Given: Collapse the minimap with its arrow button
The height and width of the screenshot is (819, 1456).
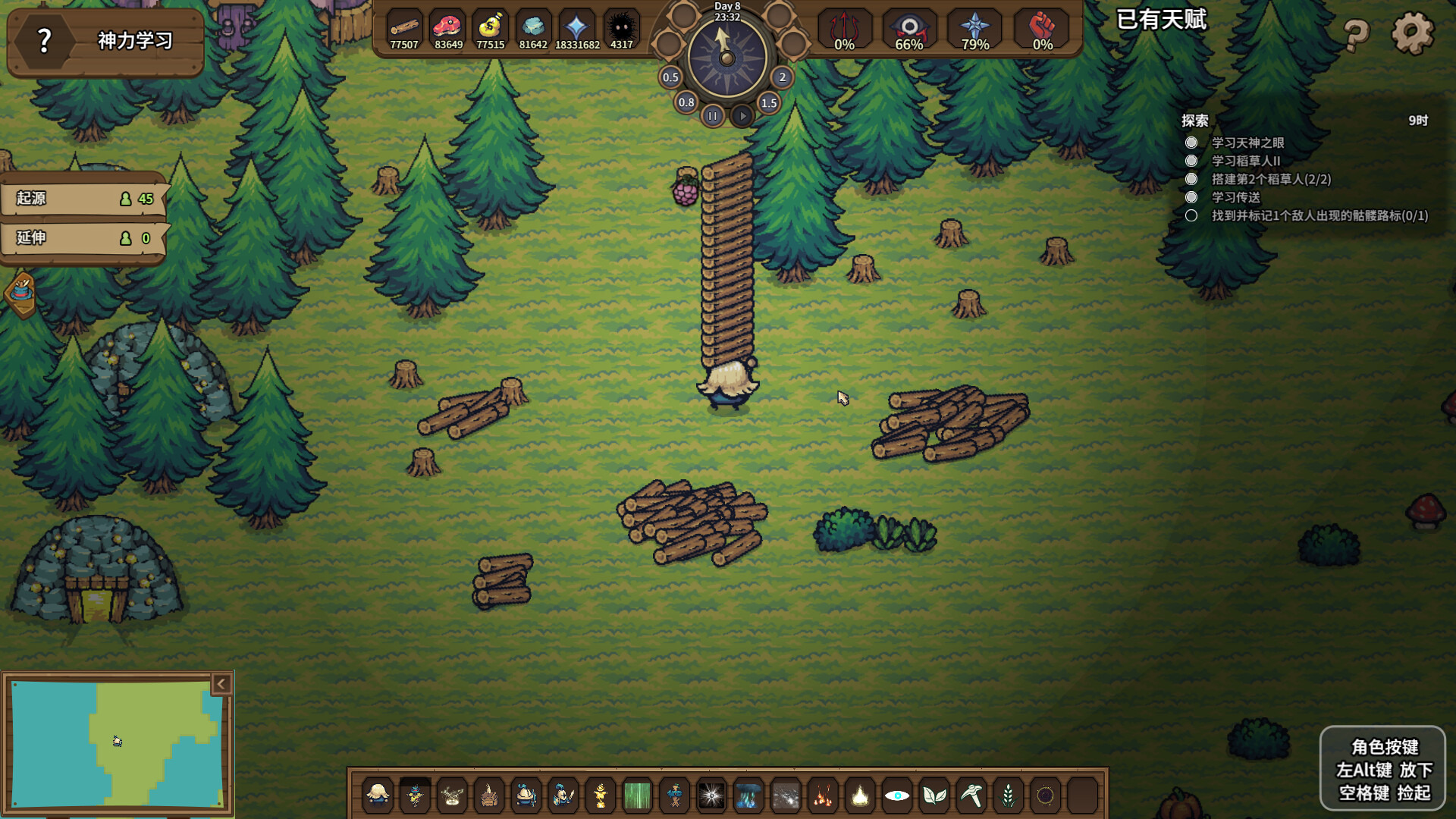Looking at the screenshot, I should [x=221, y=684].
